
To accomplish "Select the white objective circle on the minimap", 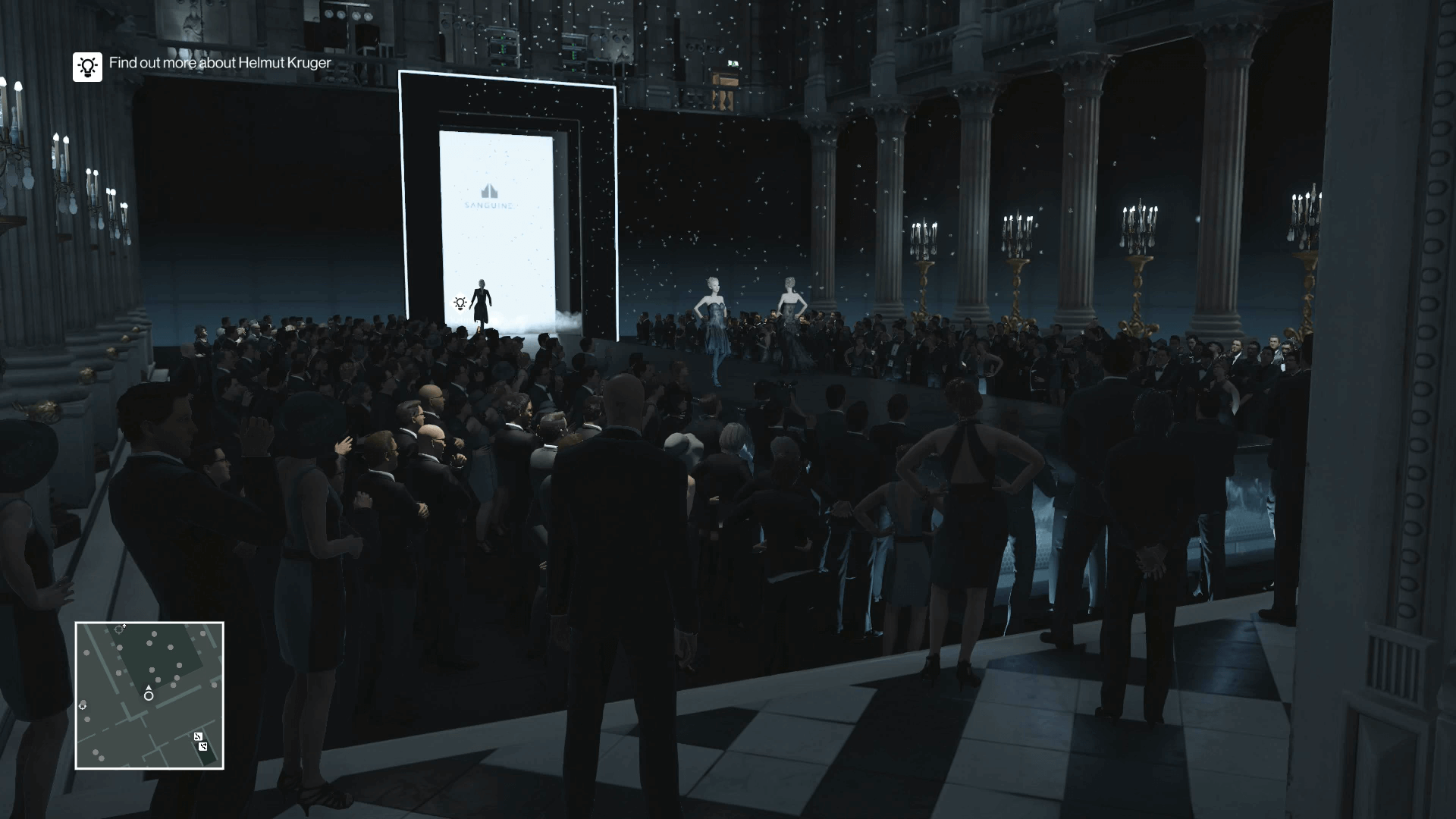I will [149, 696].
